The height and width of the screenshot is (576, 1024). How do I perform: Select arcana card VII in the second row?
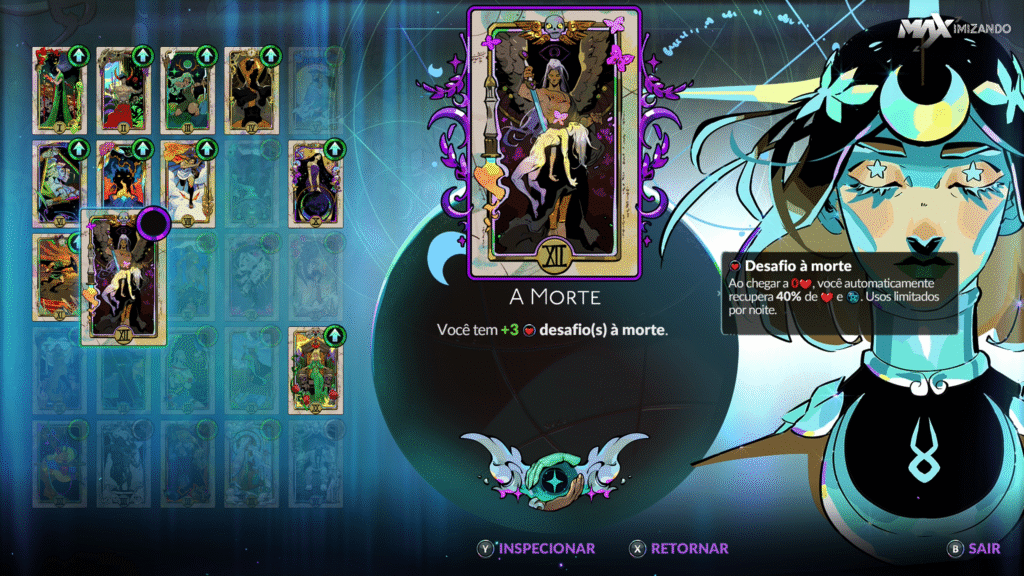[x=123, y=183]
